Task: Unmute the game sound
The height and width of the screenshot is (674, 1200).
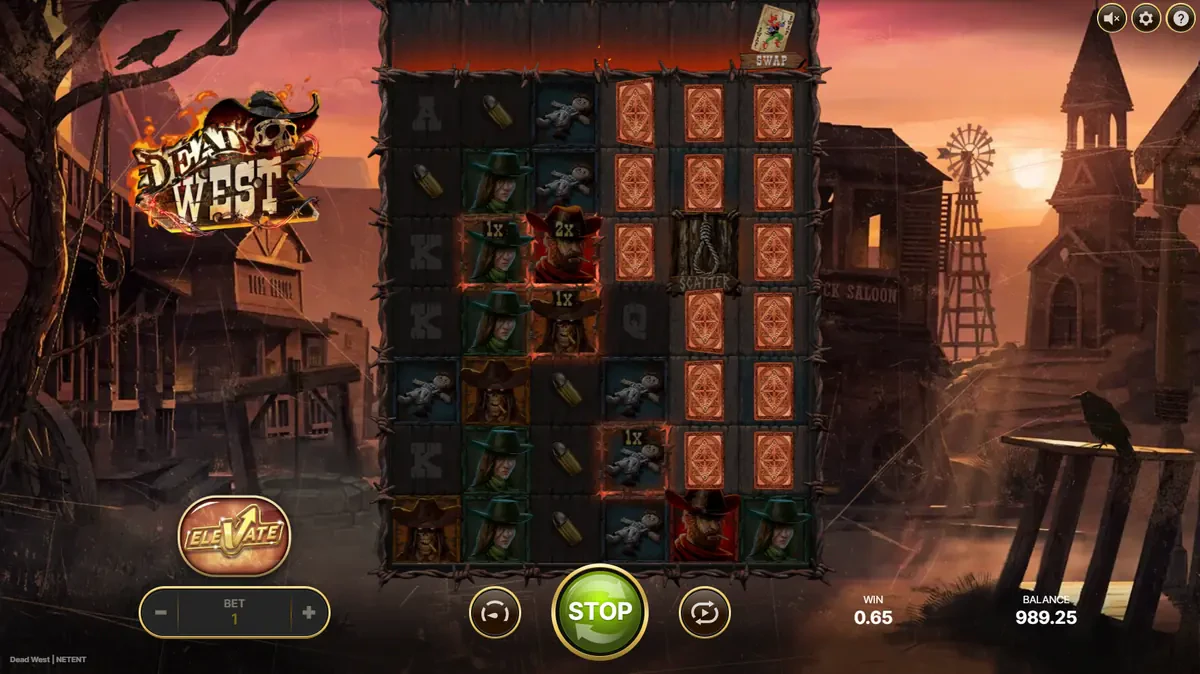Action: (1111, 18)
